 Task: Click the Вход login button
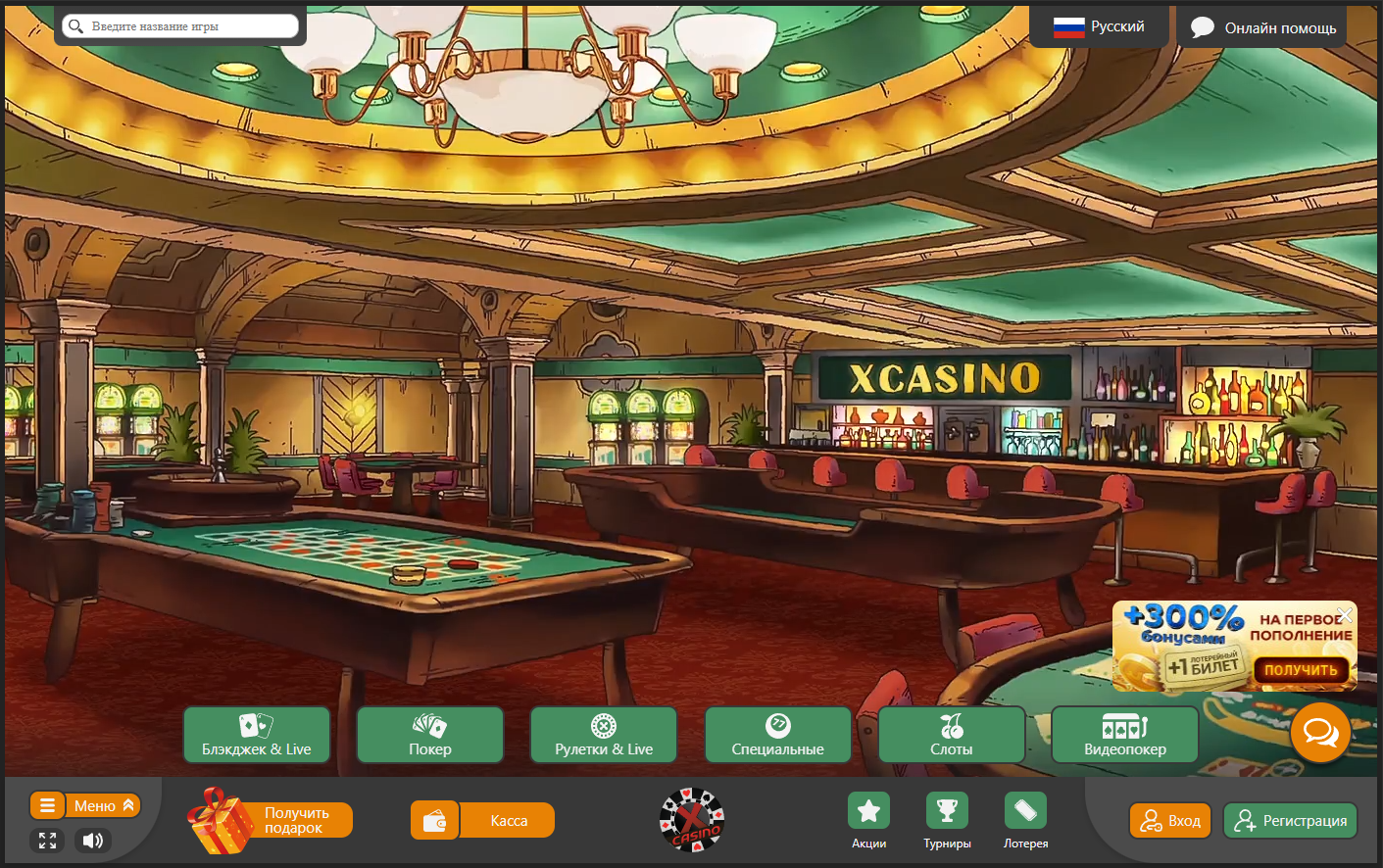click(1170, 821)
